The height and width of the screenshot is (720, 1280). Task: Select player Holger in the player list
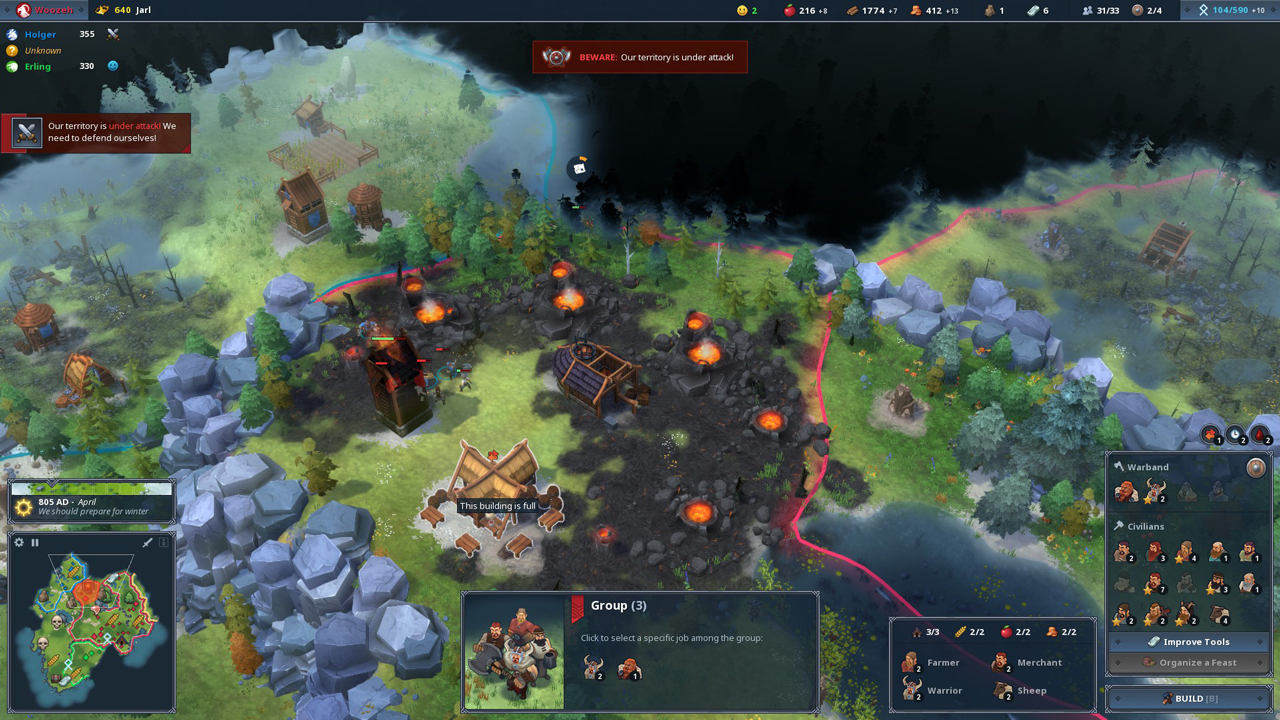[x=40, y=35]
